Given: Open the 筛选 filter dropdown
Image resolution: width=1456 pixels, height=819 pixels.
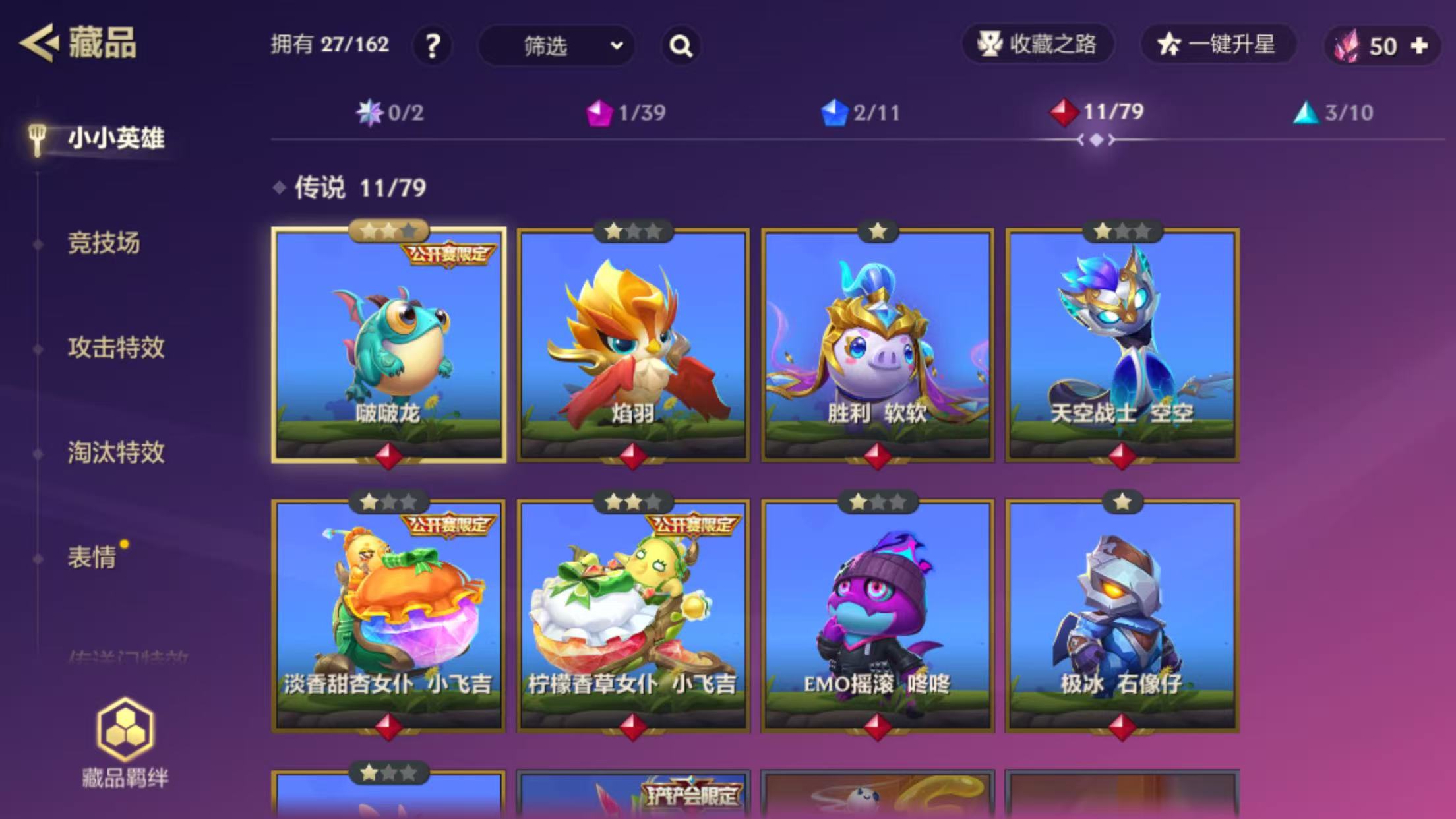Looking at the screenshot, I should click(557, 45).
